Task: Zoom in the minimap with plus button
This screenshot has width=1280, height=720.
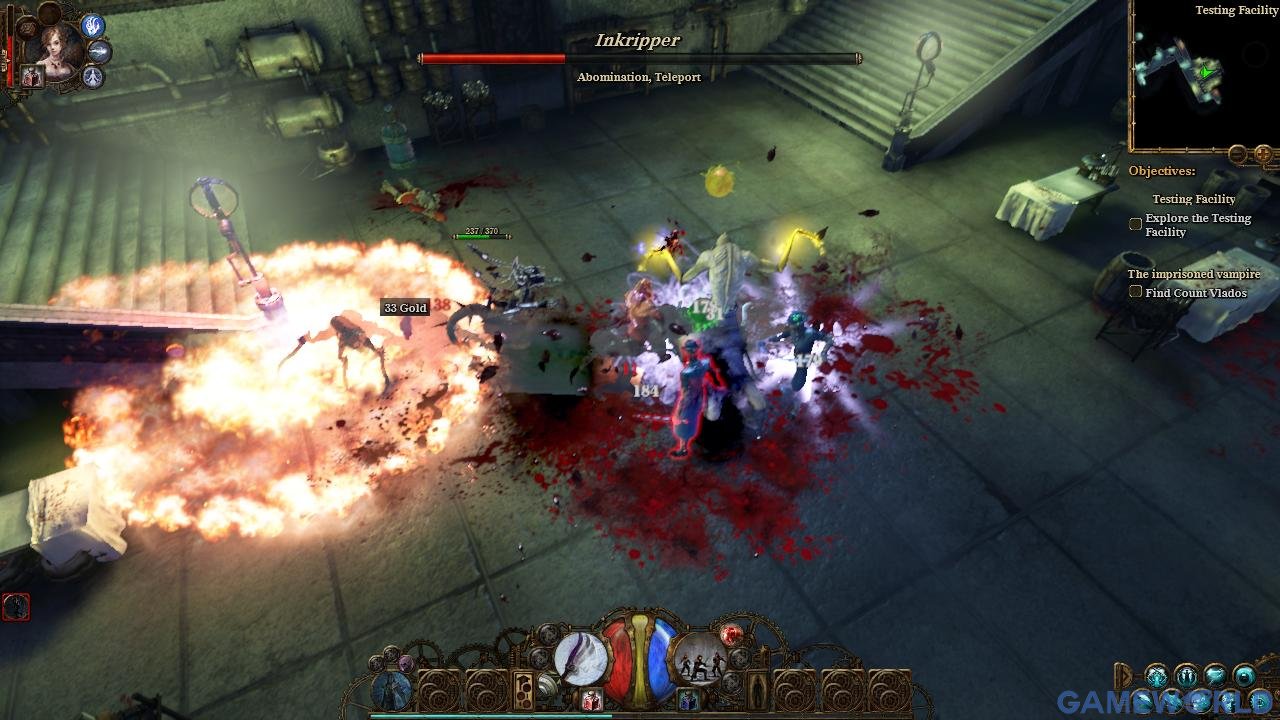Action: 1263,154
